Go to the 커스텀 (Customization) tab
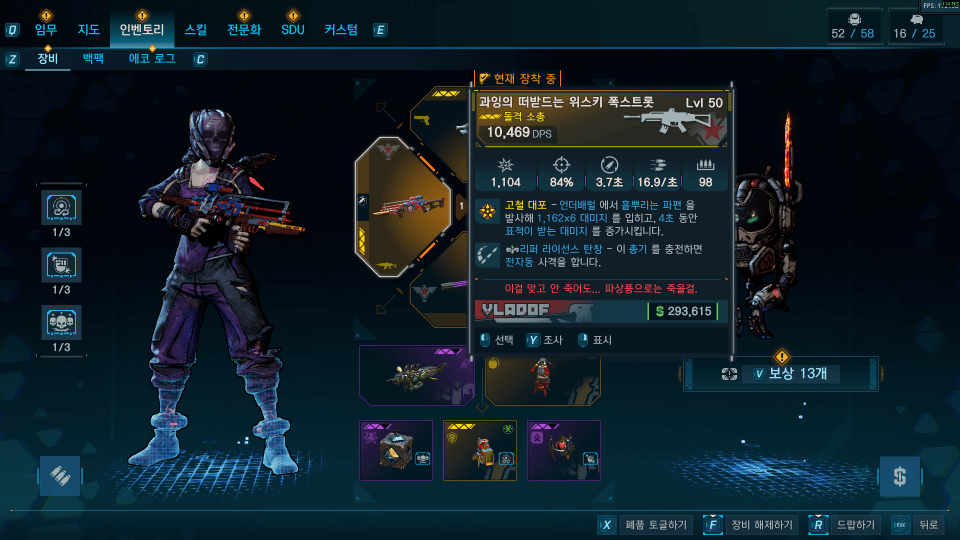Screen dimensions: 960x540 (341, 30)
